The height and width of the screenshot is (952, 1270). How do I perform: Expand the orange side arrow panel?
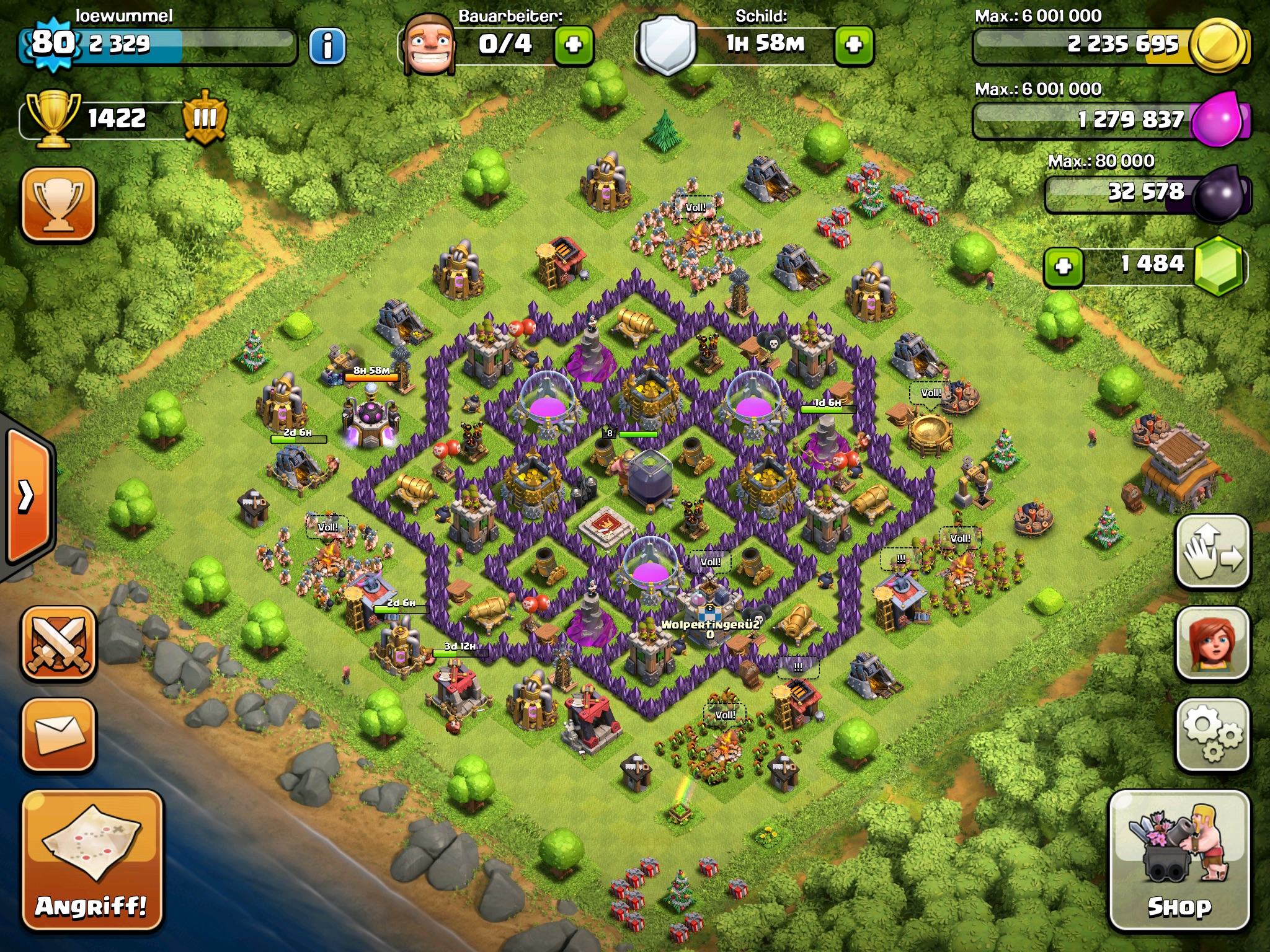coord(28,496)
